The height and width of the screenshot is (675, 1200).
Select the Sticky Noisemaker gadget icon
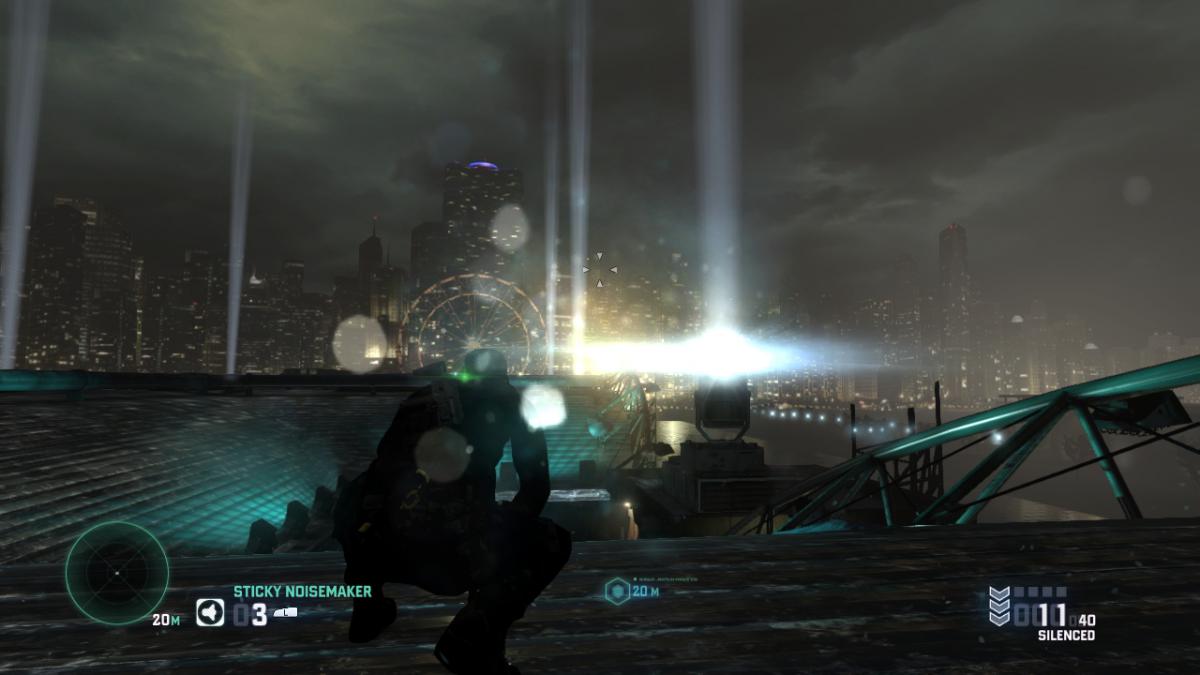click(210, 612)
